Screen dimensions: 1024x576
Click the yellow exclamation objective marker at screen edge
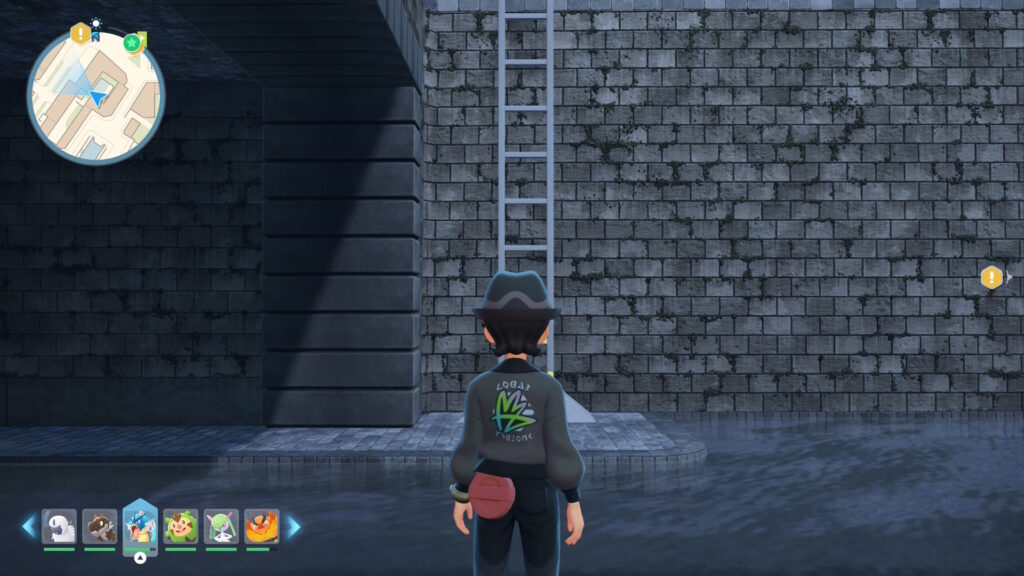pos(991,277)
